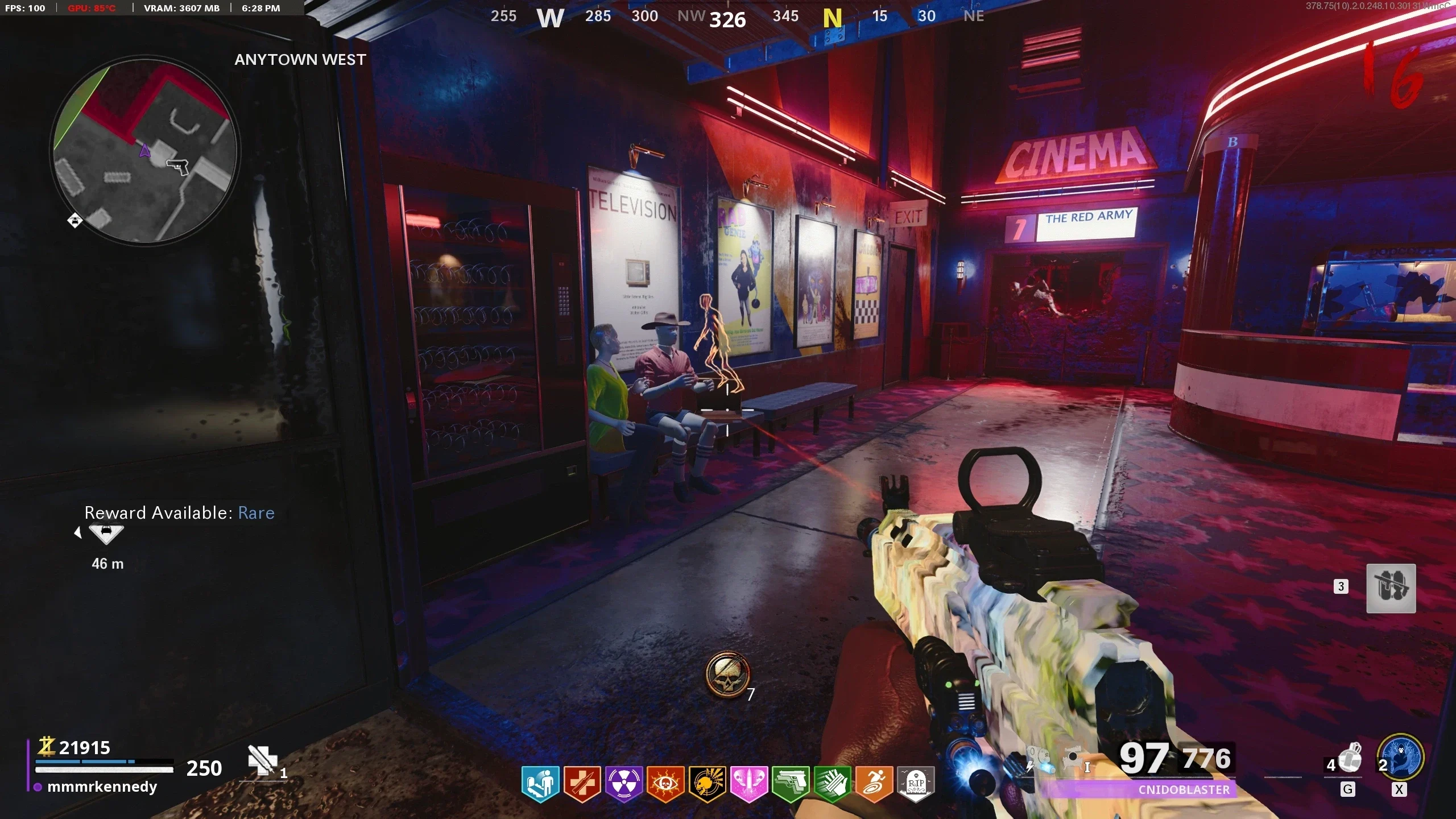Select the pistol wall-buy marker on minimap

coord(177,166)
